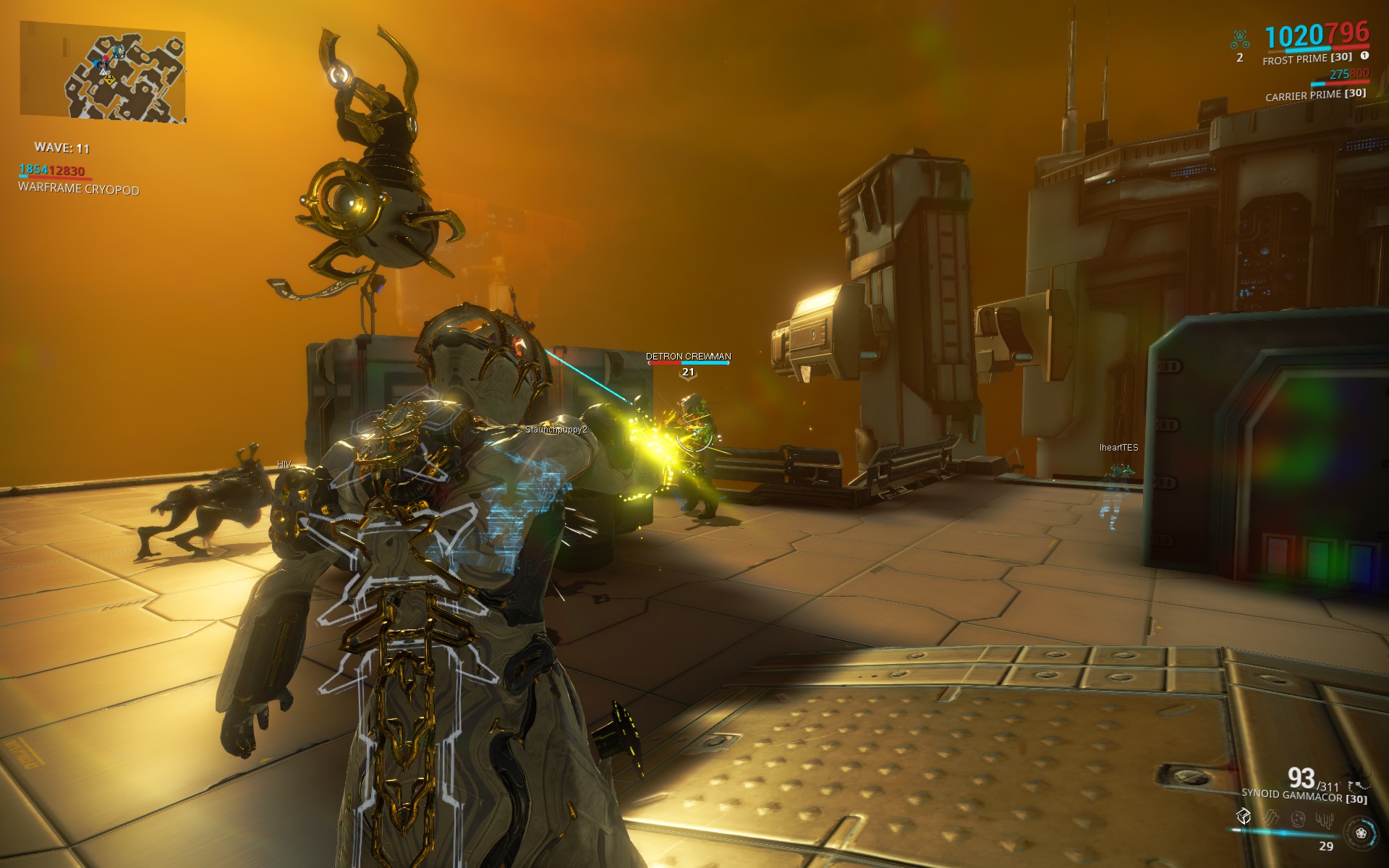Select the squad affinity range icon

[x=1240, y=39]
